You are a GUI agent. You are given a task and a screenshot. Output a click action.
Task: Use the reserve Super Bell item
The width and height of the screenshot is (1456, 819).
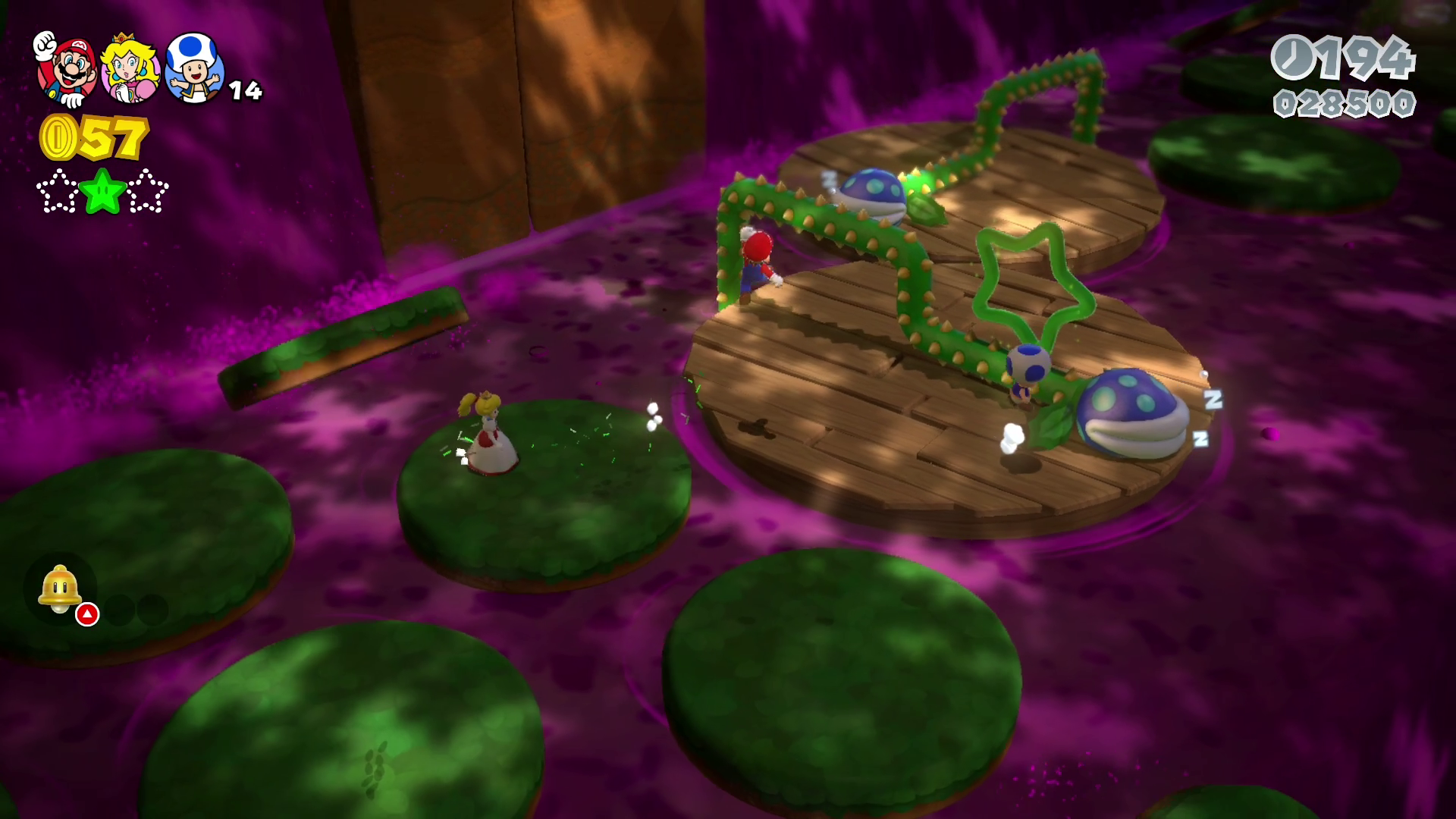tap(61, 589)
